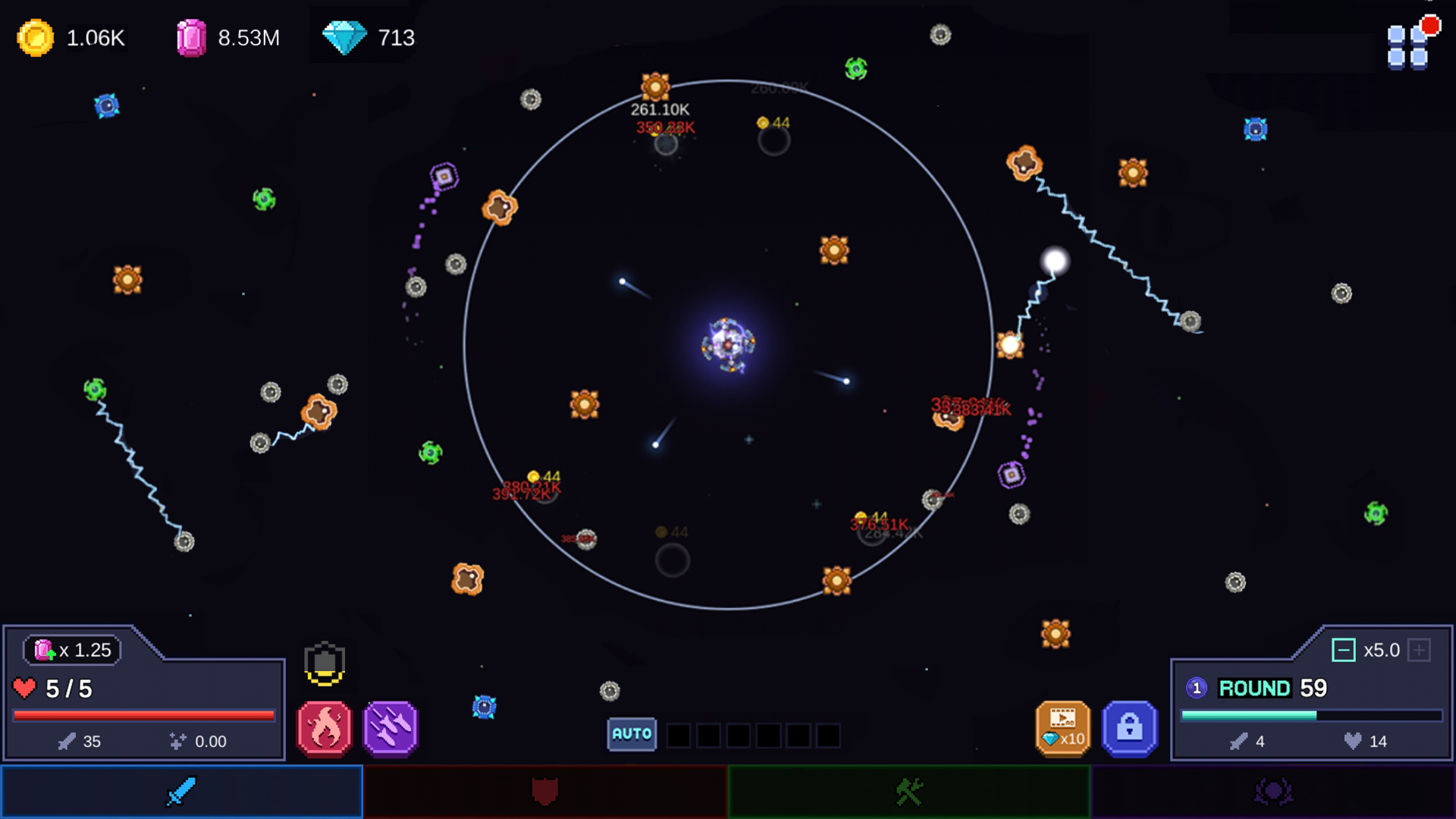Click the round 1 badge next to ROUND
This screenshot has height=819, width=1456.
(1196, 689)
